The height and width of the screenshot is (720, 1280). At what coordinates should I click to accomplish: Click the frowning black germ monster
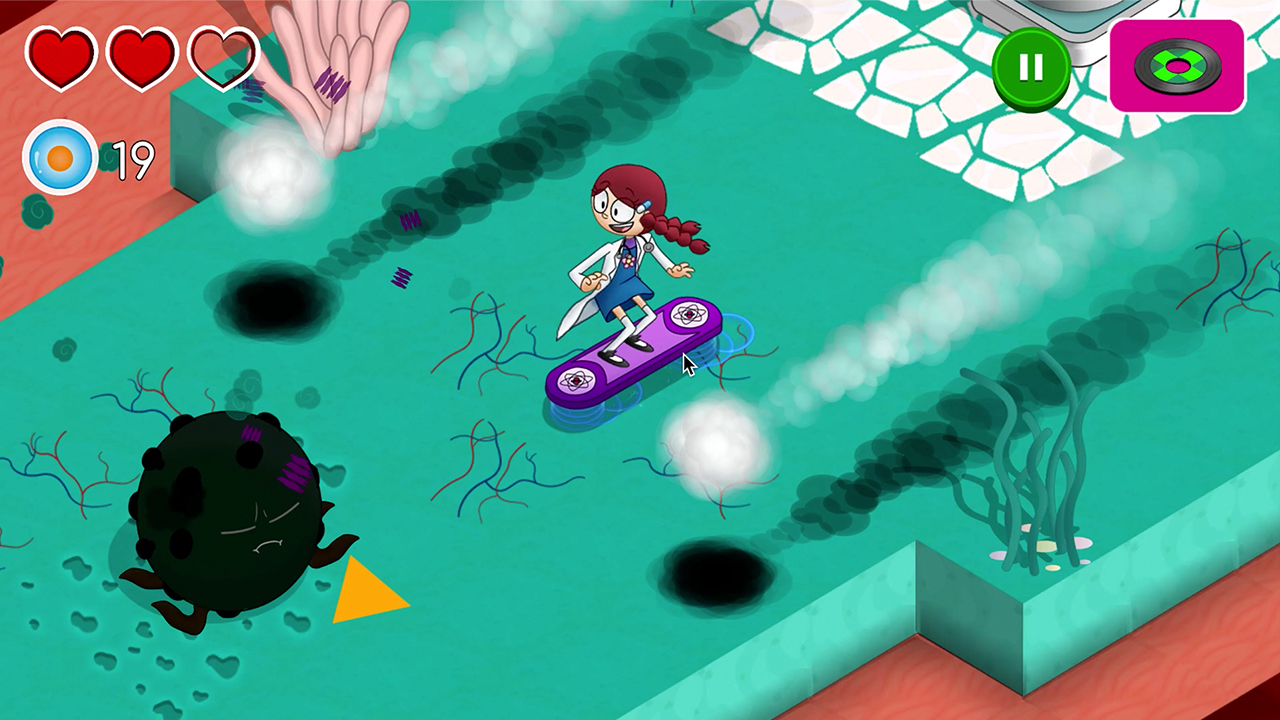tap(225, 510)
